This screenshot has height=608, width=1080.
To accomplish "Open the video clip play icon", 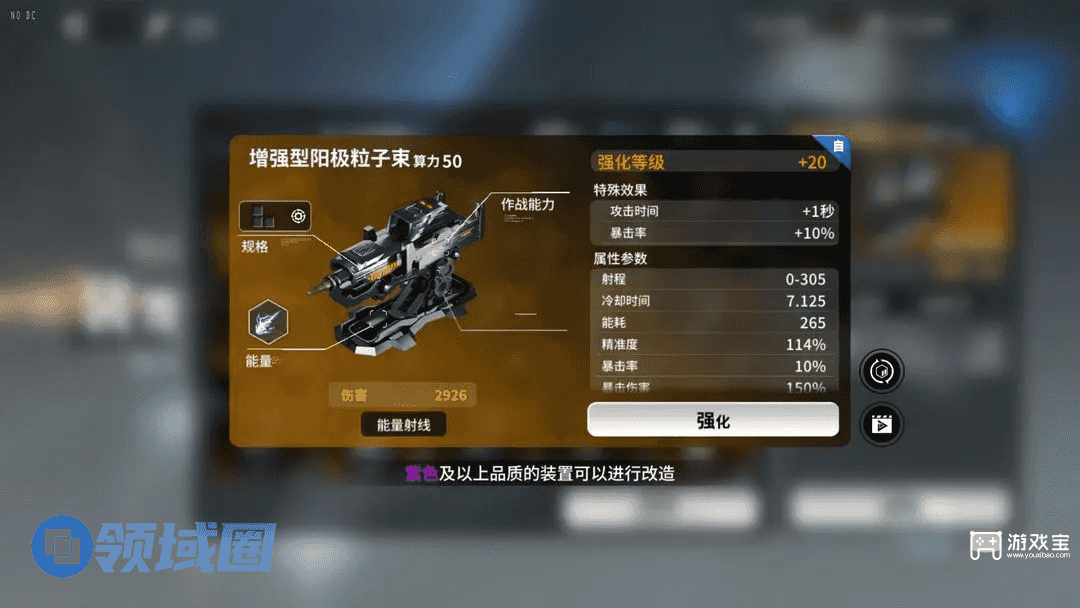I will tap(882, 424).
